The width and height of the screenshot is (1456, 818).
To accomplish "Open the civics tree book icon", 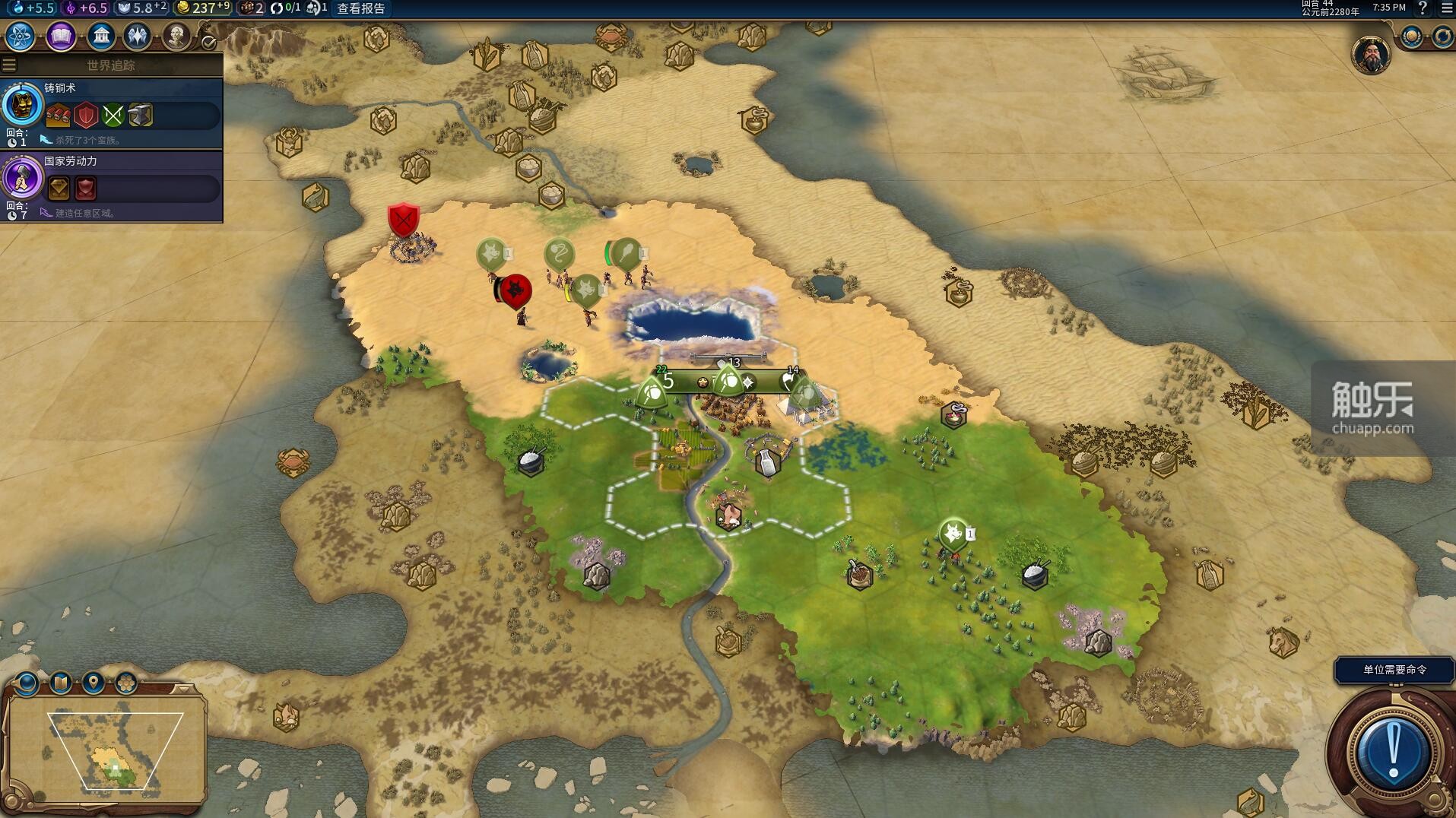I will [61, 36].
